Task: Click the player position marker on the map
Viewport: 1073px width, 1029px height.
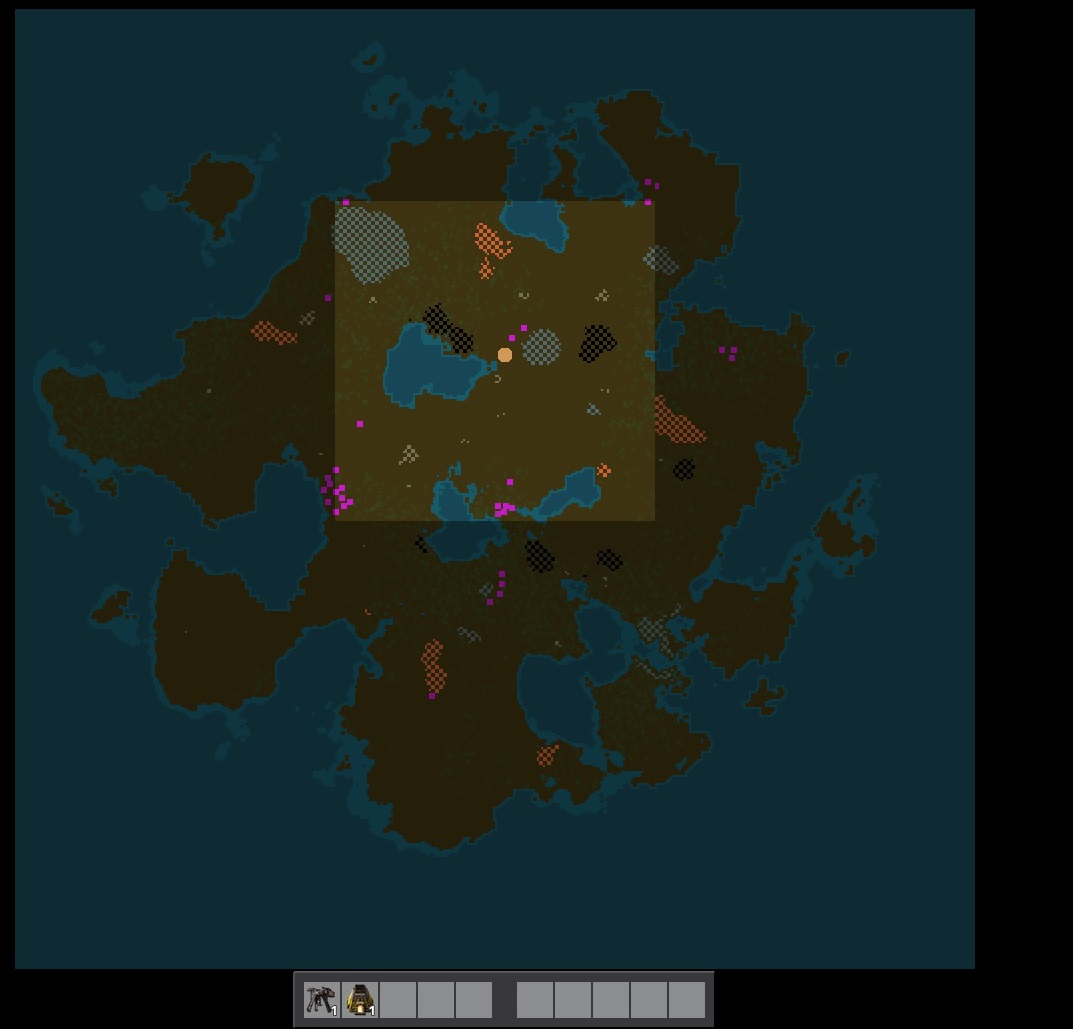Action: 505,355
